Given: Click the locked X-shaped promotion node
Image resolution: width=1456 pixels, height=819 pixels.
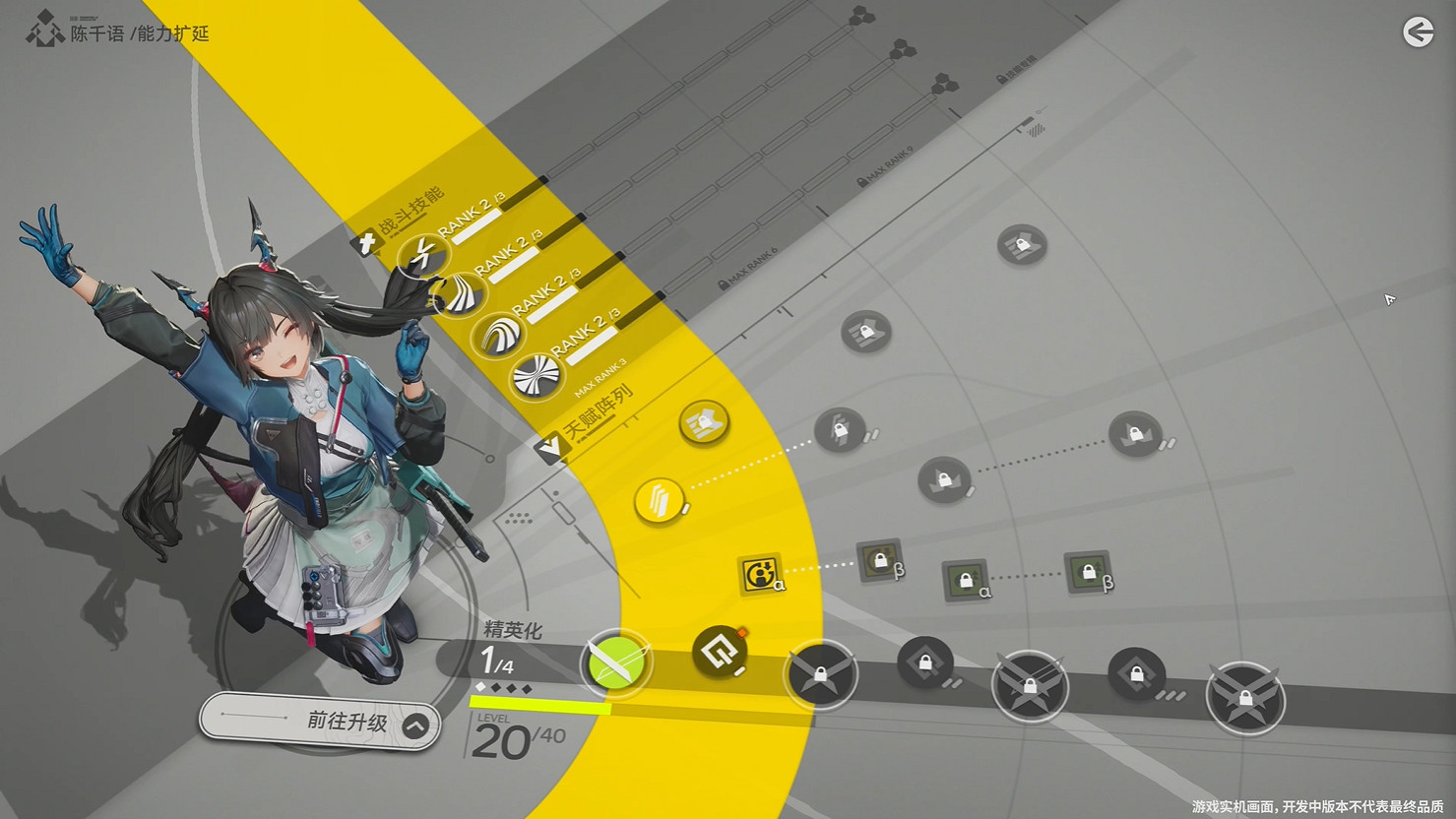Looking at the screenshot, I should [x=822, y=675].
